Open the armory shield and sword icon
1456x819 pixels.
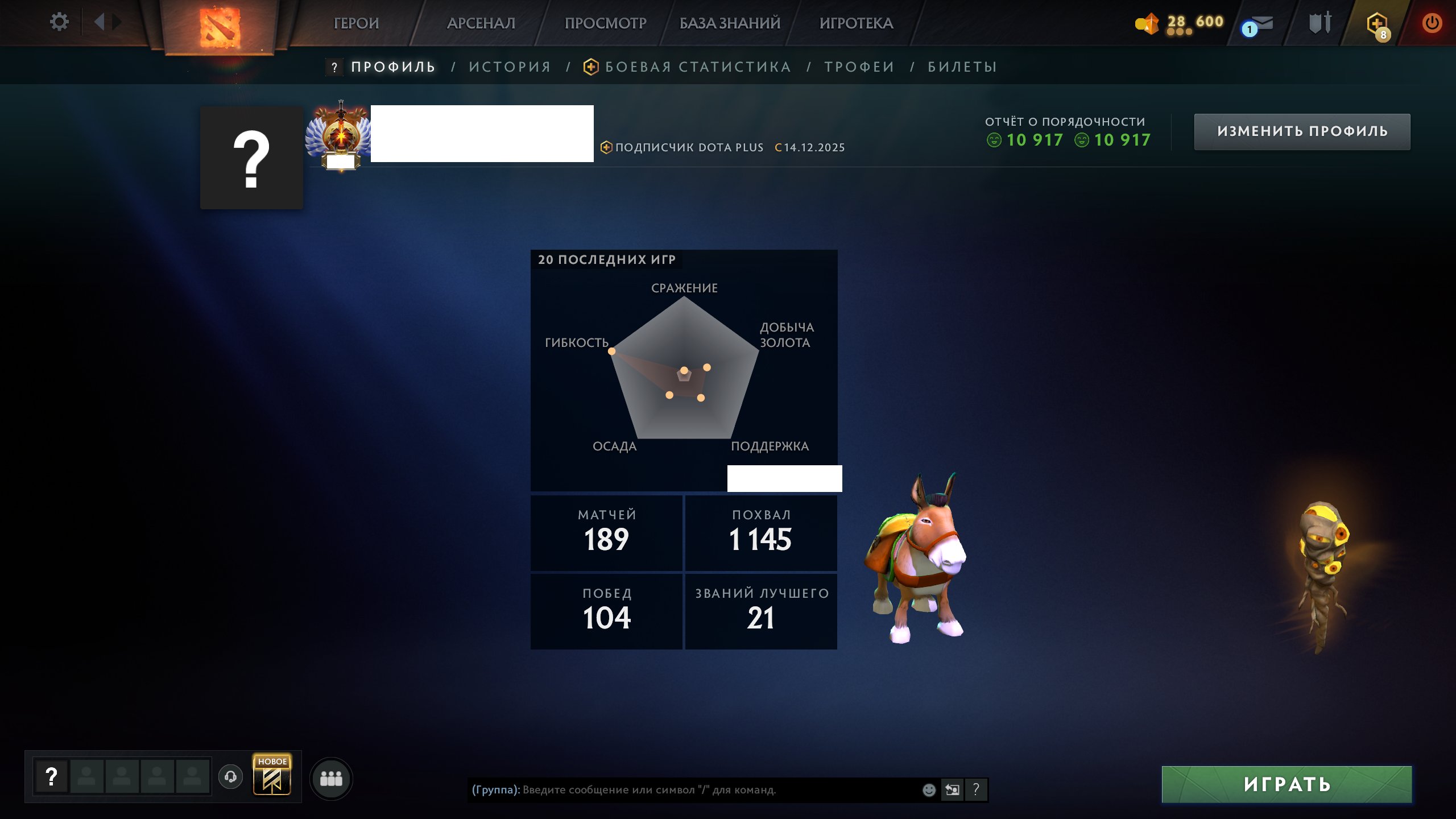pos(1319,23)
